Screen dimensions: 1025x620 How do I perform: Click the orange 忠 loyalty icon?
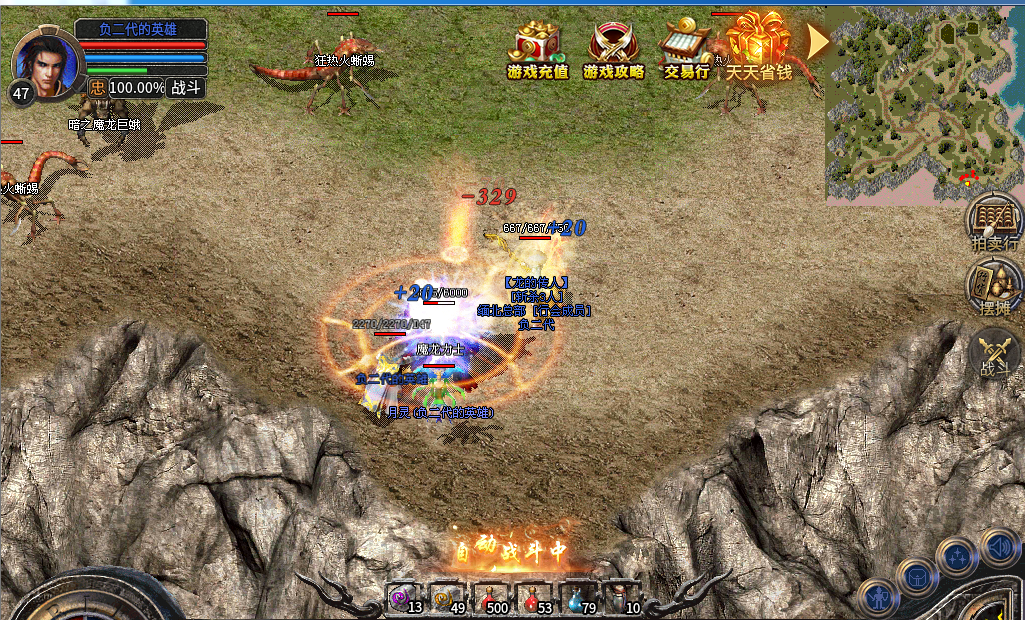96,88
